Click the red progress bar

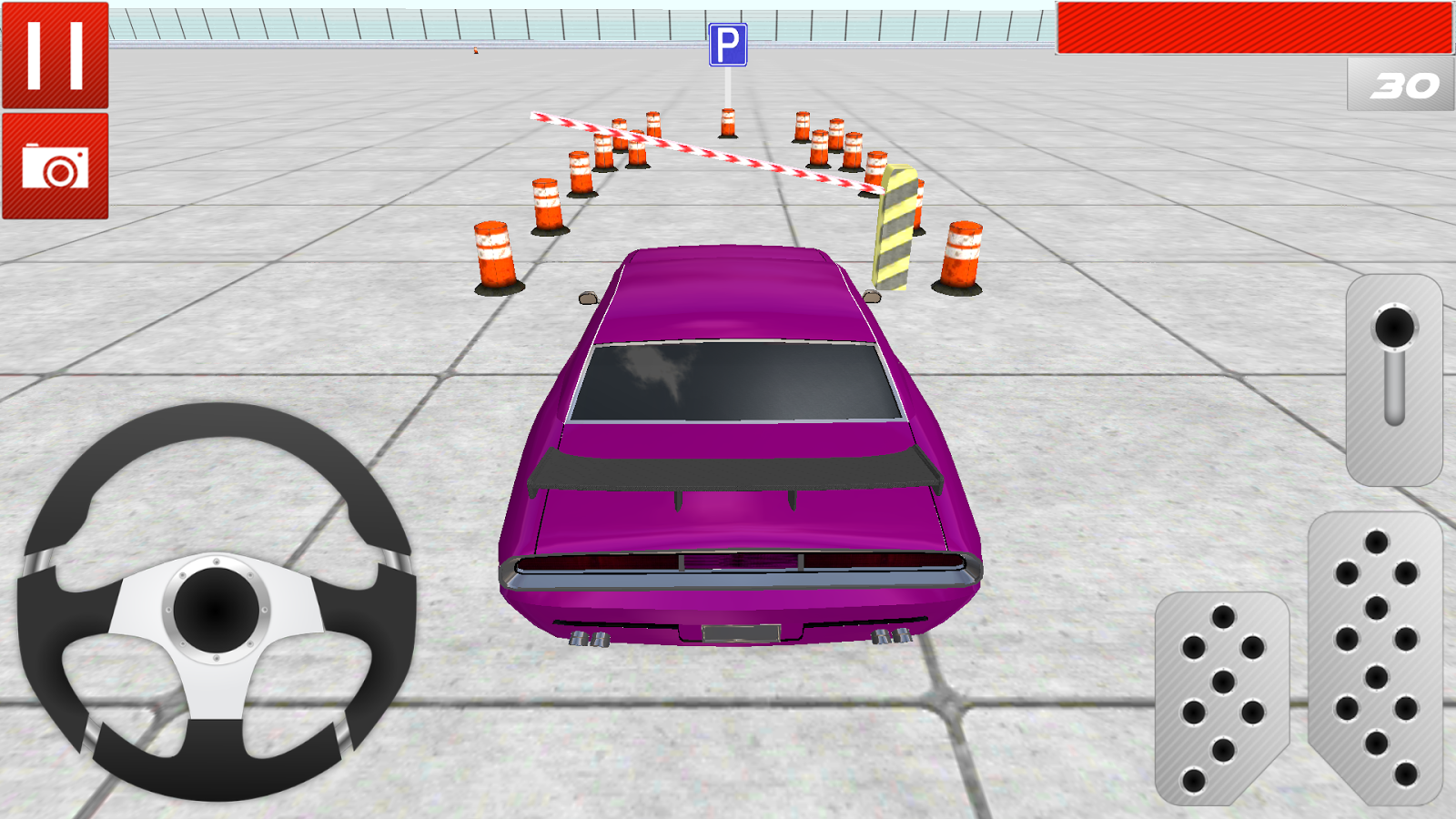coord(1256,27)
